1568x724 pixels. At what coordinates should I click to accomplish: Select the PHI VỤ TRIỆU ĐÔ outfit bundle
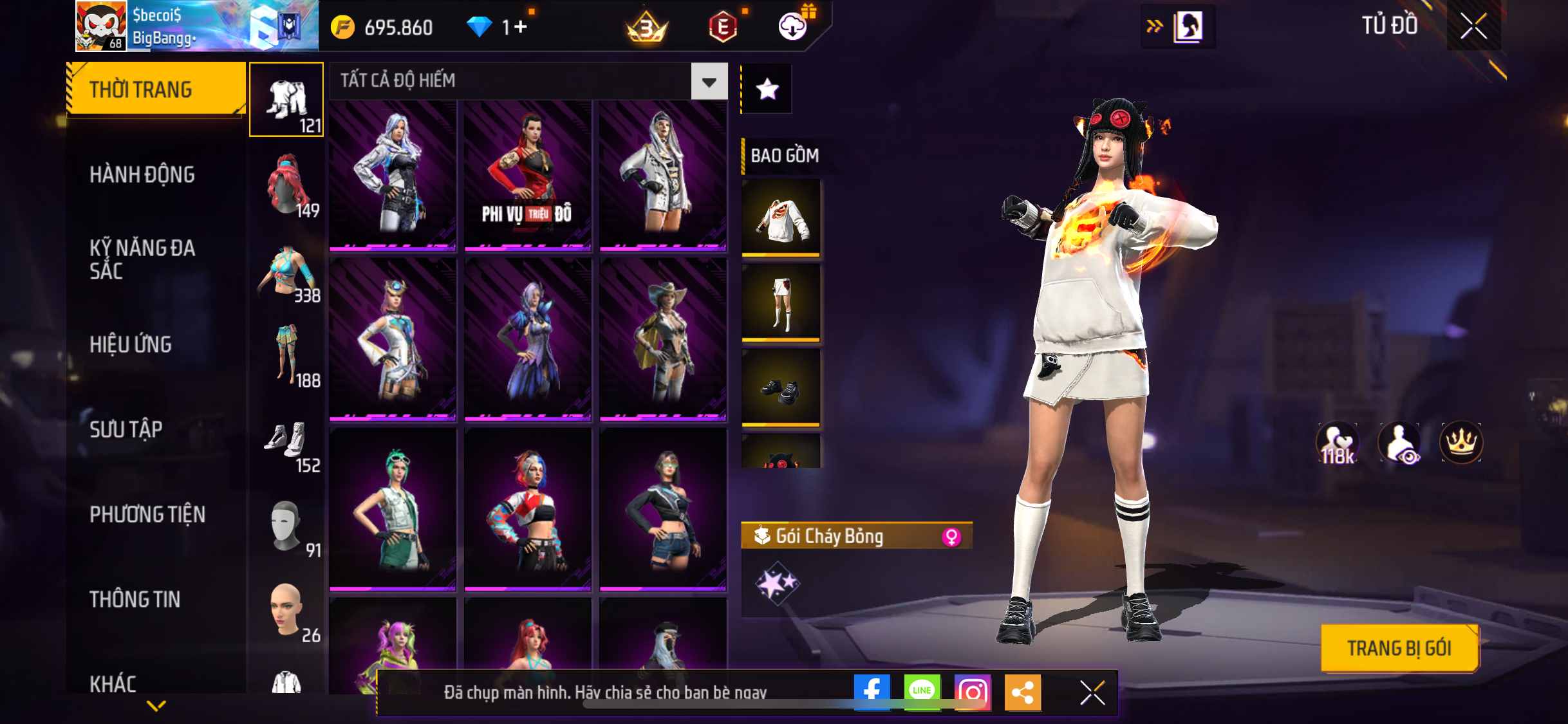527,174
